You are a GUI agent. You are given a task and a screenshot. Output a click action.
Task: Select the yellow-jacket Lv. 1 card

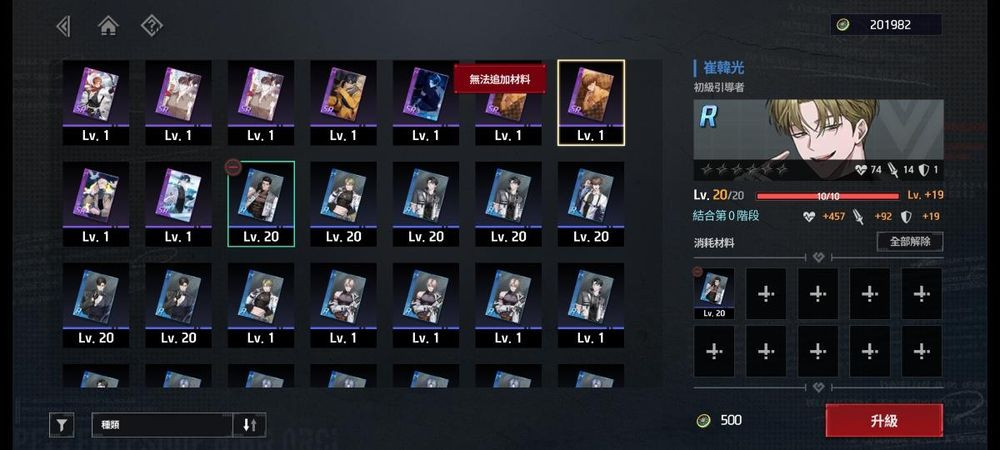[x=342, y=102]
